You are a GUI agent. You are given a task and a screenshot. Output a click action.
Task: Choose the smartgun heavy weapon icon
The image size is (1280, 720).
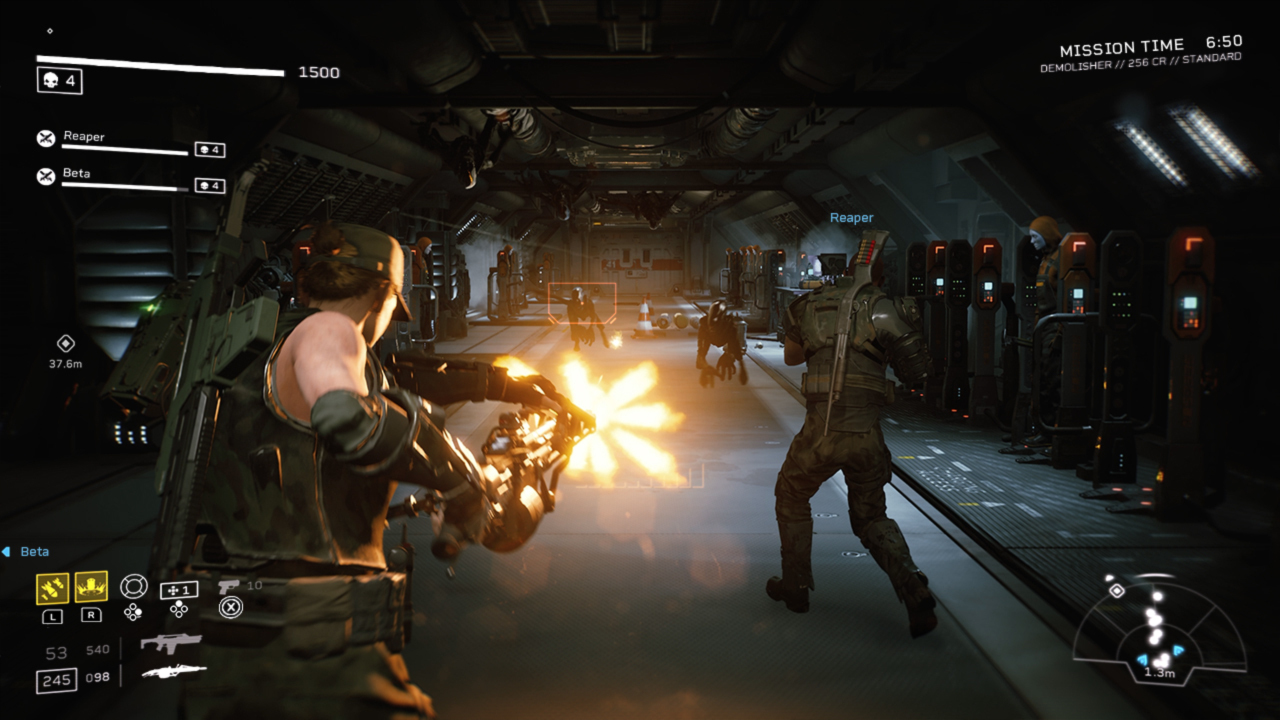[174, 672]
